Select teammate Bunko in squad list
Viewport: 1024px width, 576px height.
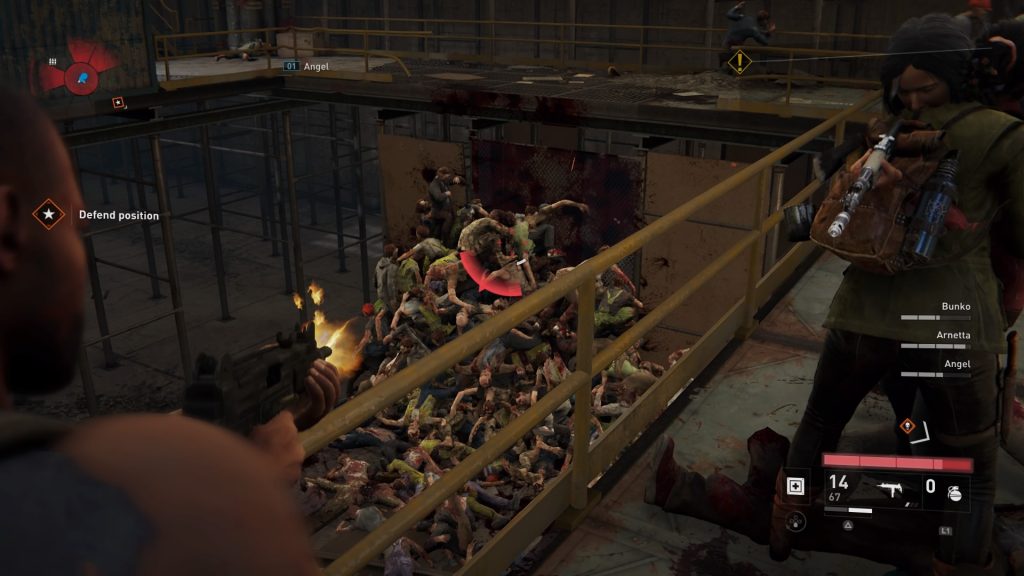957,307
